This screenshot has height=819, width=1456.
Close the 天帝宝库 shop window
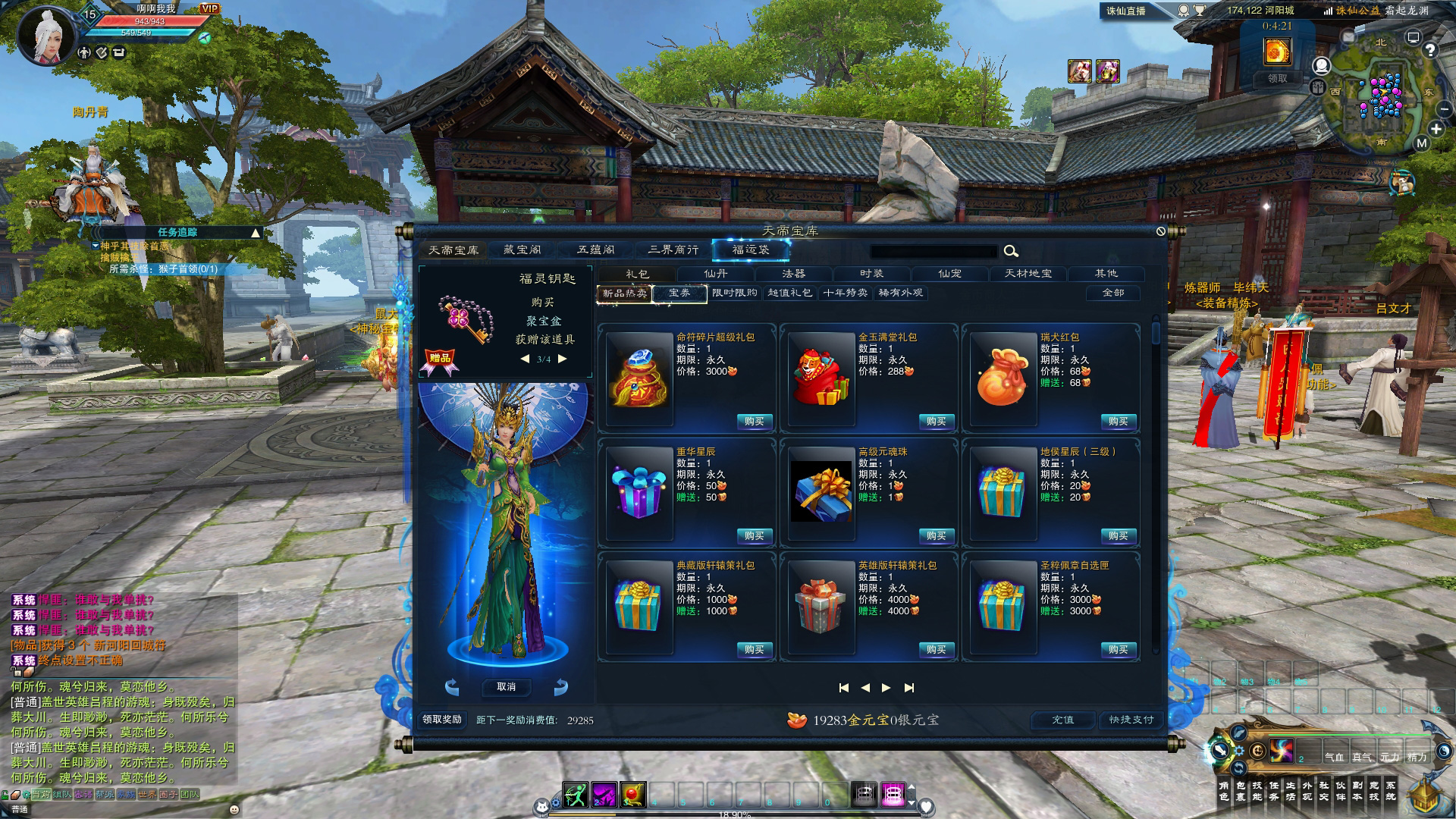[x=1160, y=231]
